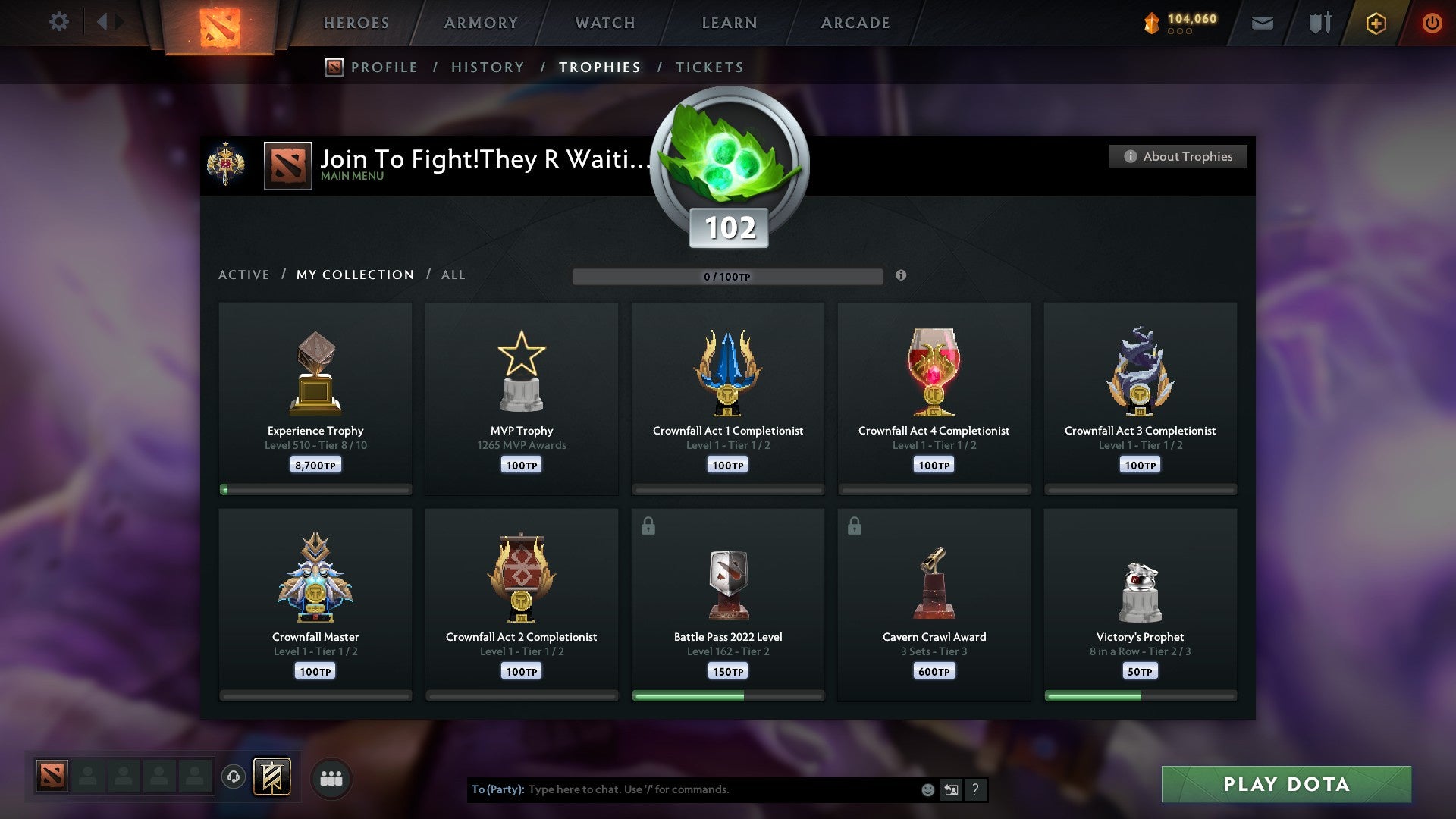
Task: Open the settings gear icon
Action: tap(58, 22)
